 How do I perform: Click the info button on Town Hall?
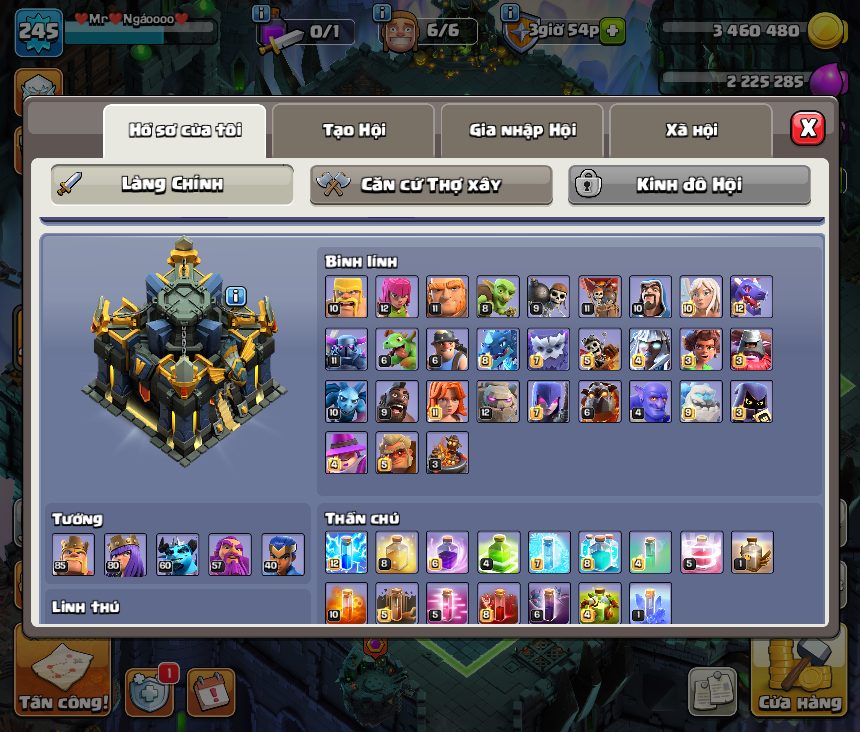click(x=236, y=296)
